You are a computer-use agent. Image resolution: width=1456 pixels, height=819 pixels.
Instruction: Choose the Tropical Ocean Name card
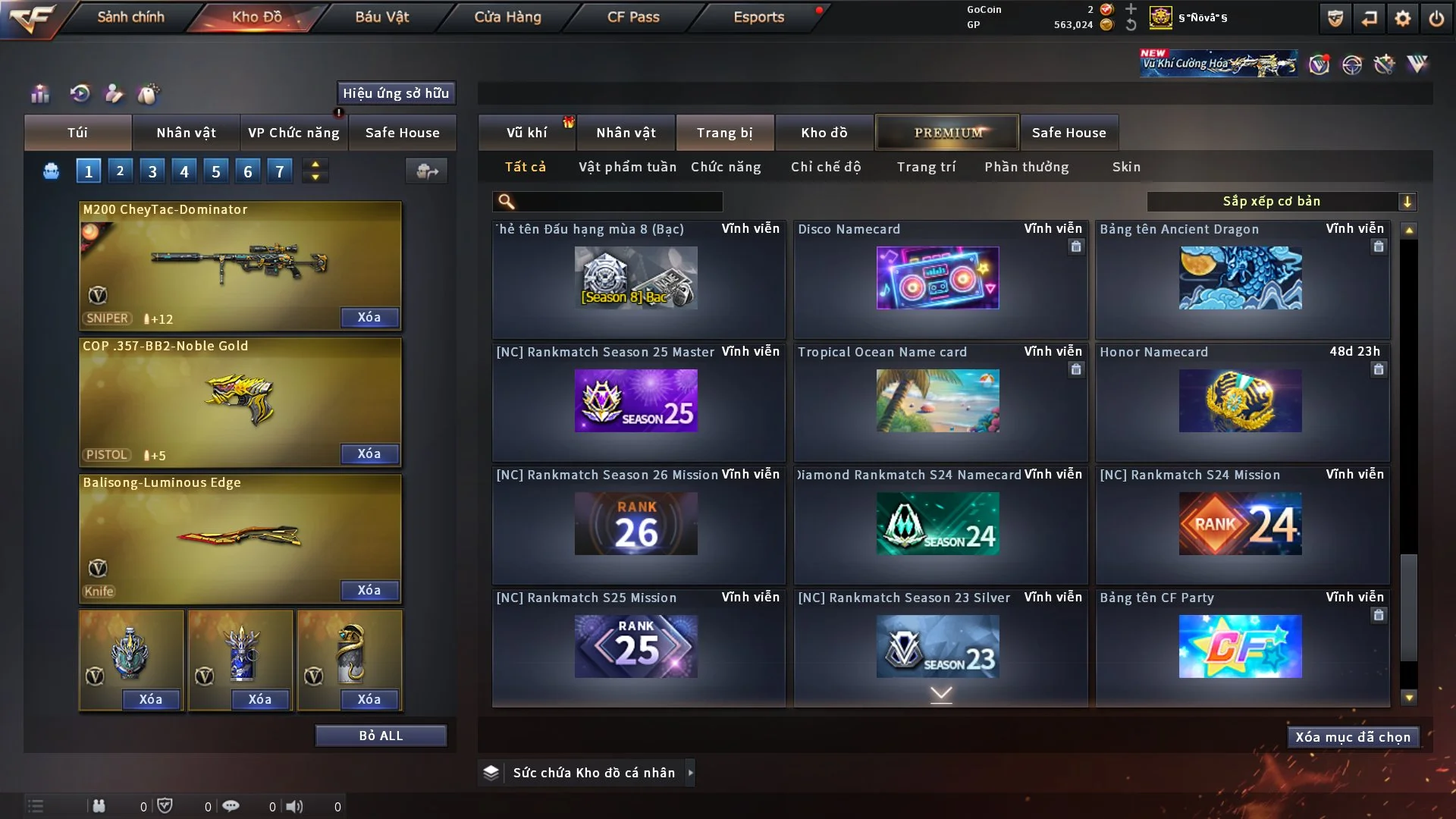point(938,400)
